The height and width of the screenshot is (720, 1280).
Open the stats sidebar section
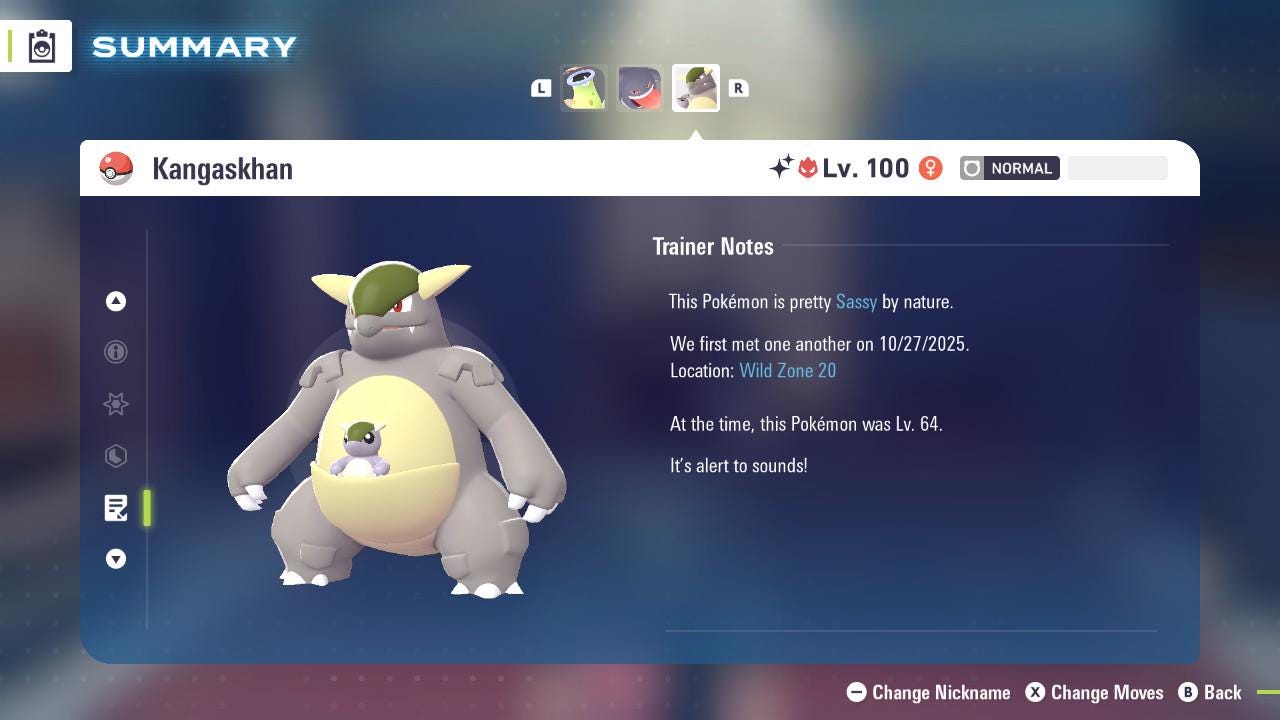(116, 456)
